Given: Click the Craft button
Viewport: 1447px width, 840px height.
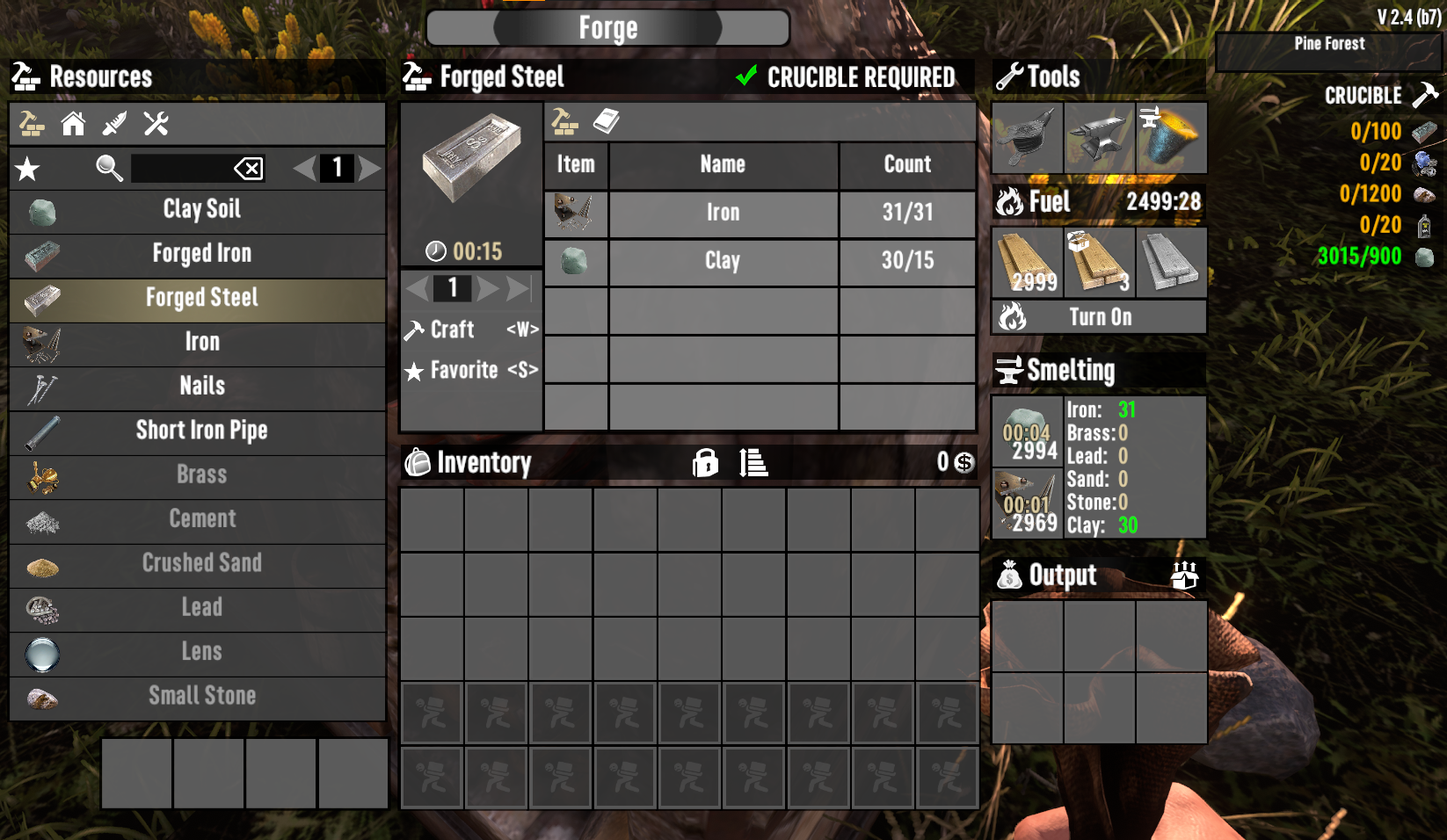Looking at the screenshot, I should (471, 329).
